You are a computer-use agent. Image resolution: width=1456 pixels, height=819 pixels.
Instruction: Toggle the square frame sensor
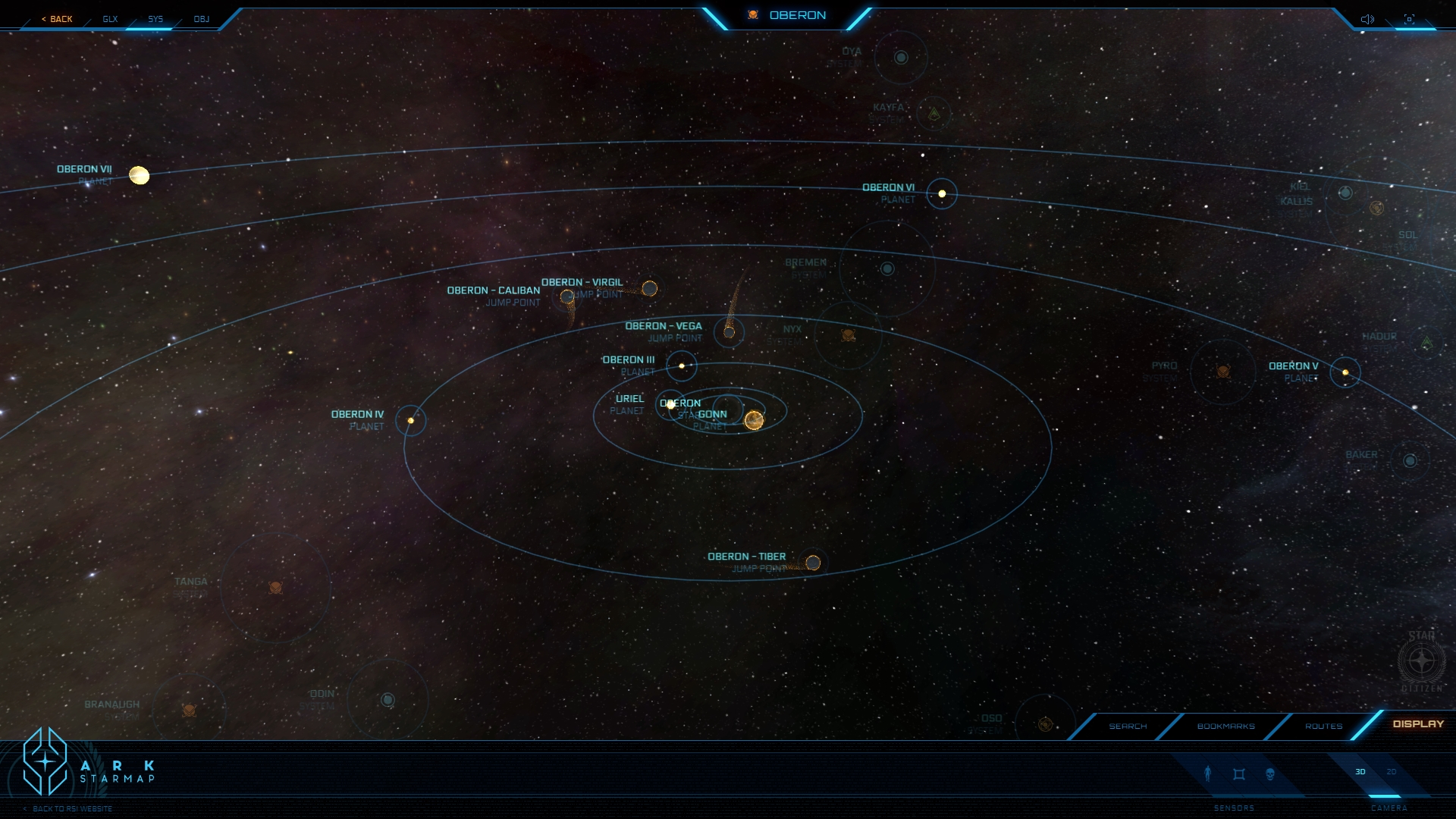coord(1239,774)
